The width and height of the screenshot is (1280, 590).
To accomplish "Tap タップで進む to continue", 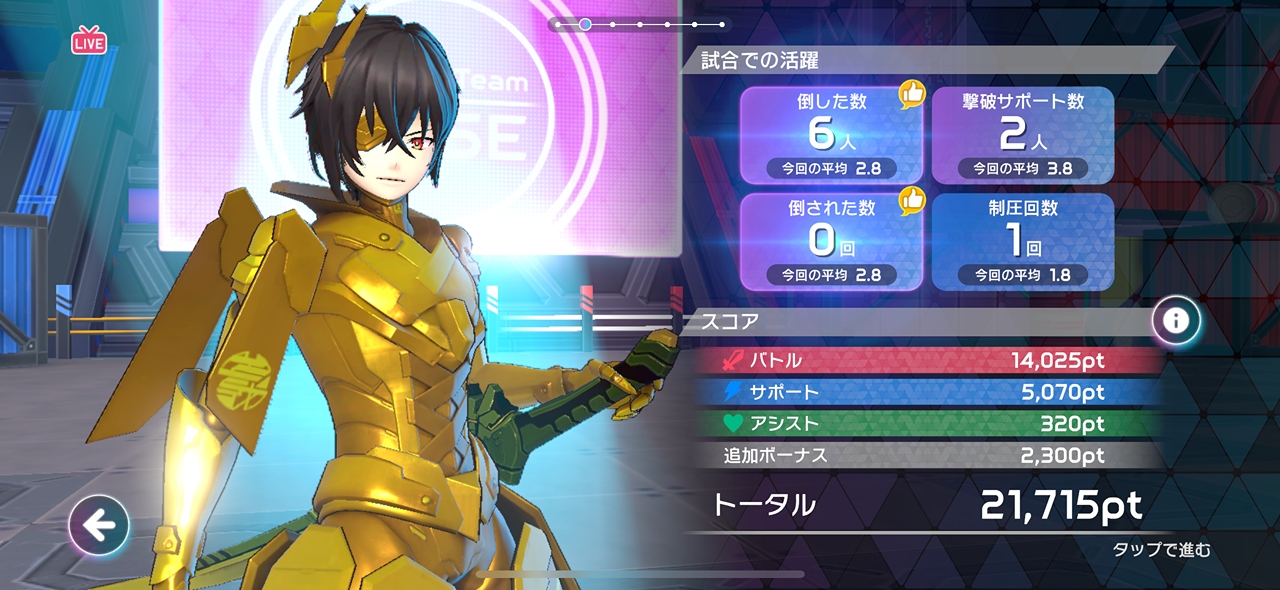I will click(1161, 550).
